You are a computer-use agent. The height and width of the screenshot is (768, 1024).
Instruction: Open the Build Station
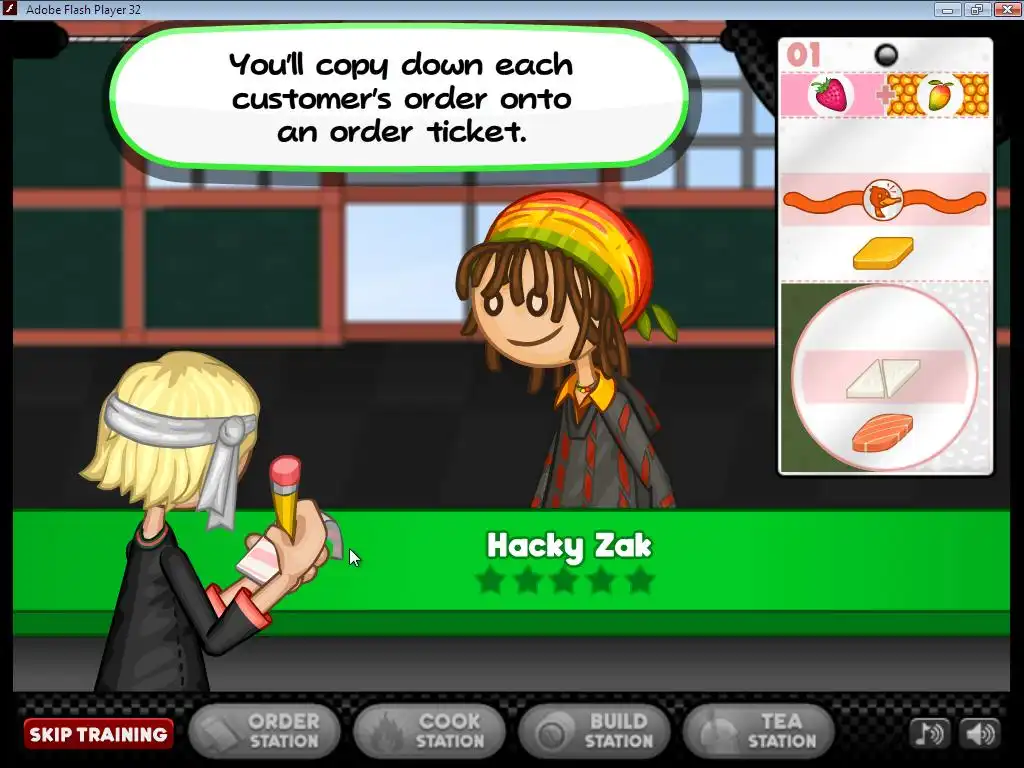pos(594,732)
